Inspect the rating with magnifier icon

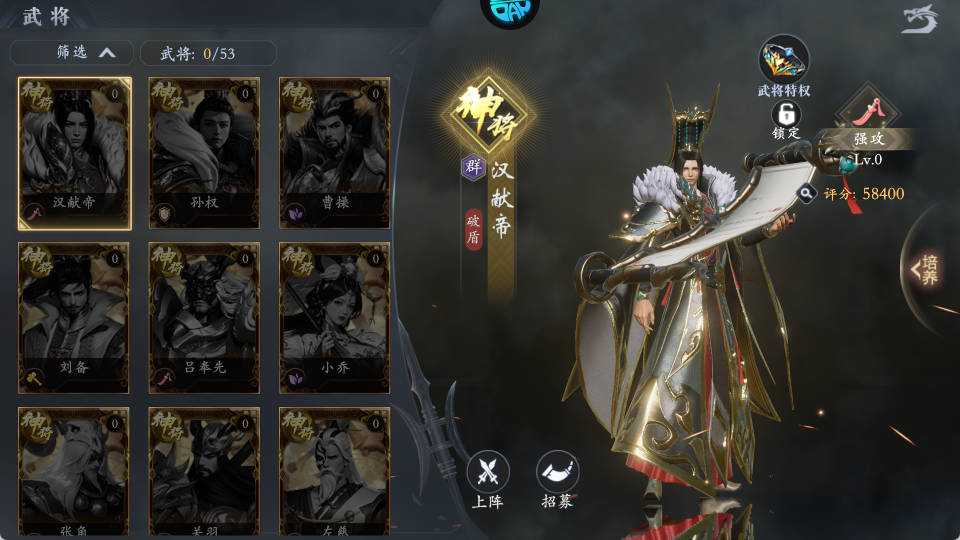click(806, 193)
